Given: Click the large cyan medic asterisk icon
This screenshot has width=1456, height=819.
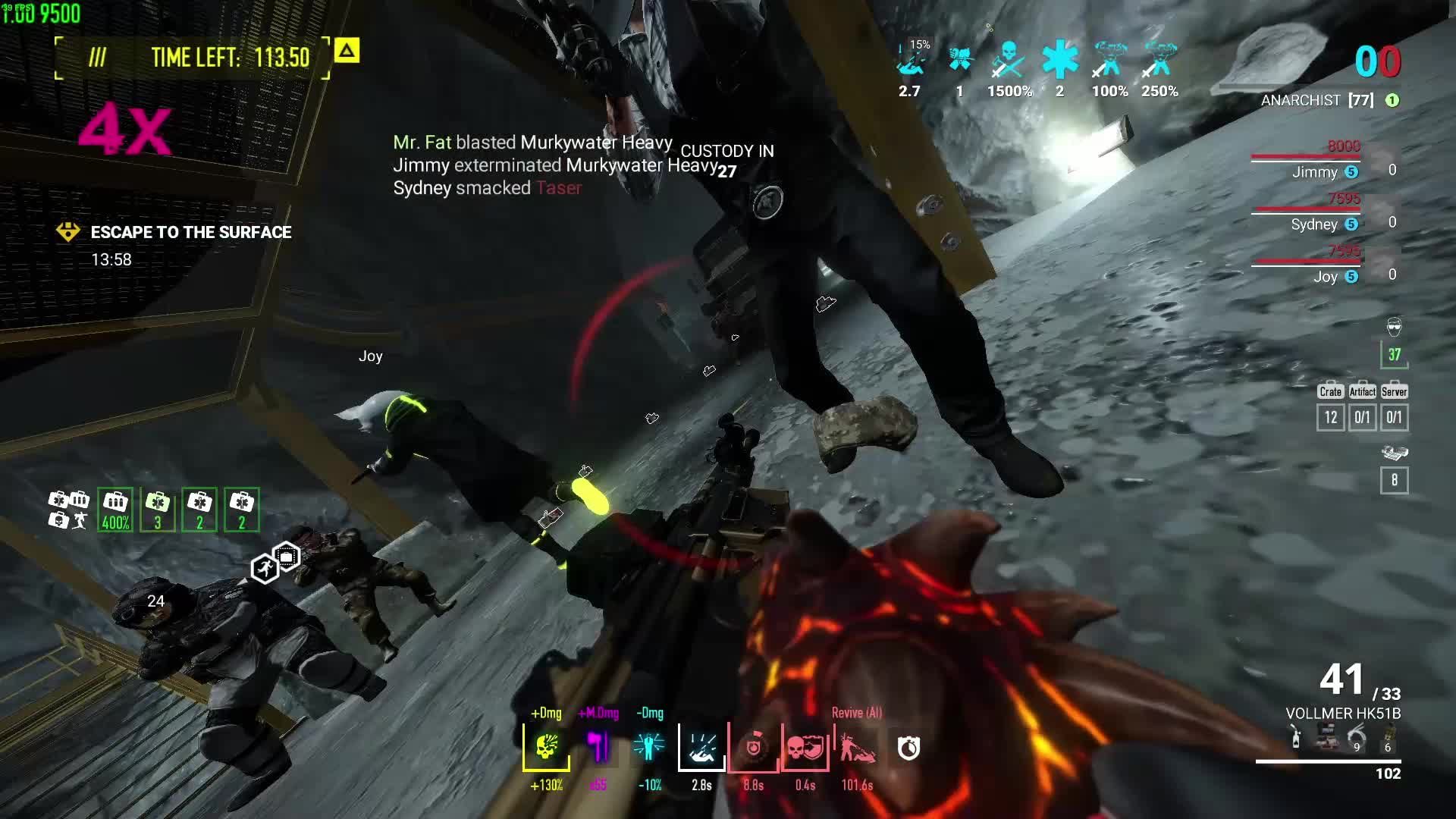Looking at the screenshot, I should pos(1059,61).
